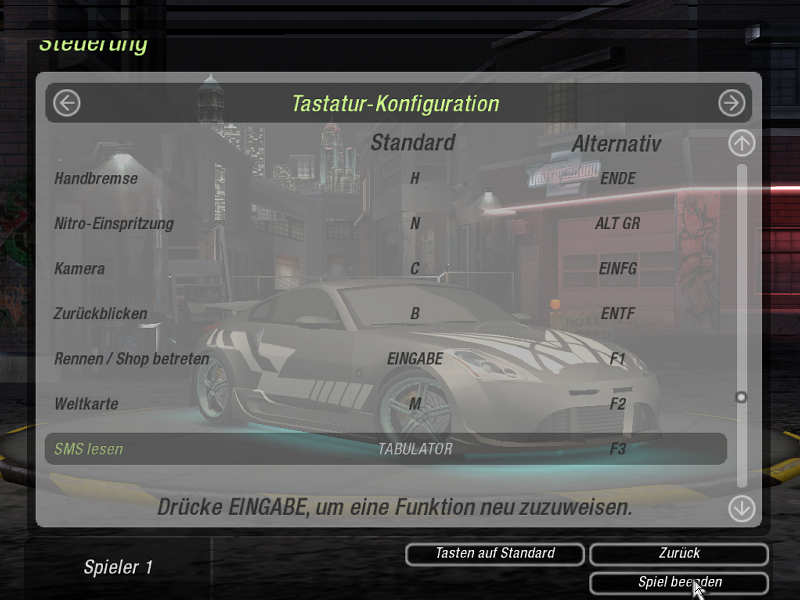Select the highlighted SMS lesen row
This screenshot has height=600, width=800.
[x=386, y=449]
